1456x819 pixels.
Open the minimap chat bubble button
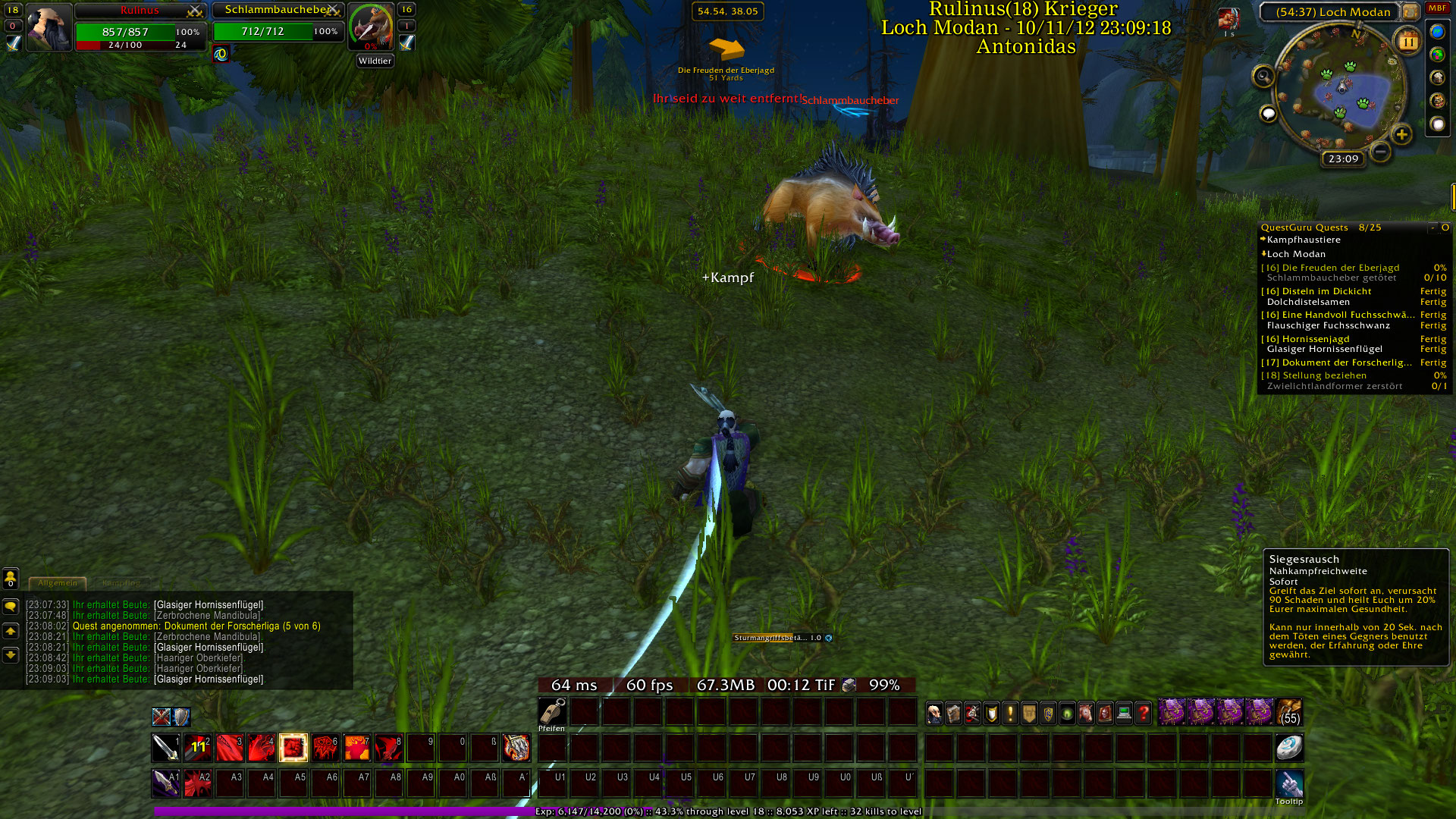click(x=1268, y=114)
